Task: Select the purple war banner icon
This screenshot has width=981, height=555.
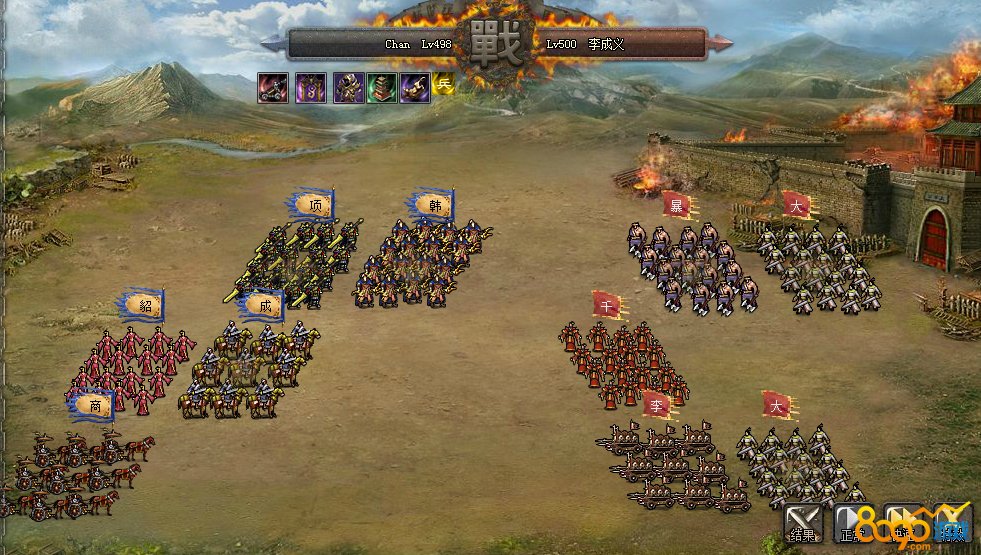Action: 310,88
